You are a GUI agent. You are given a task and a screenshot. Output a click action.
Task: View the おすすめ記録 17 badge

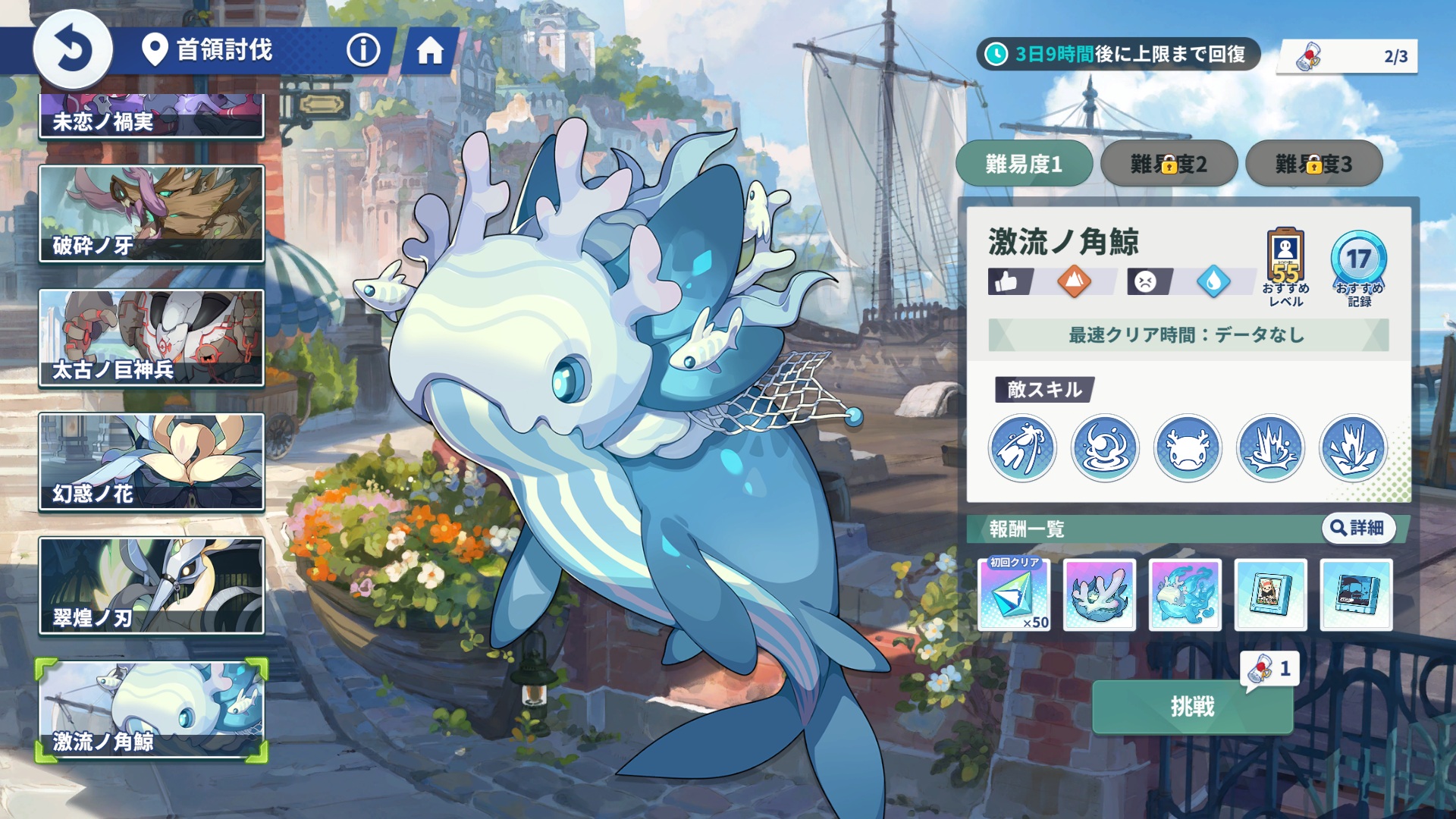click(x=1359, y=267)
